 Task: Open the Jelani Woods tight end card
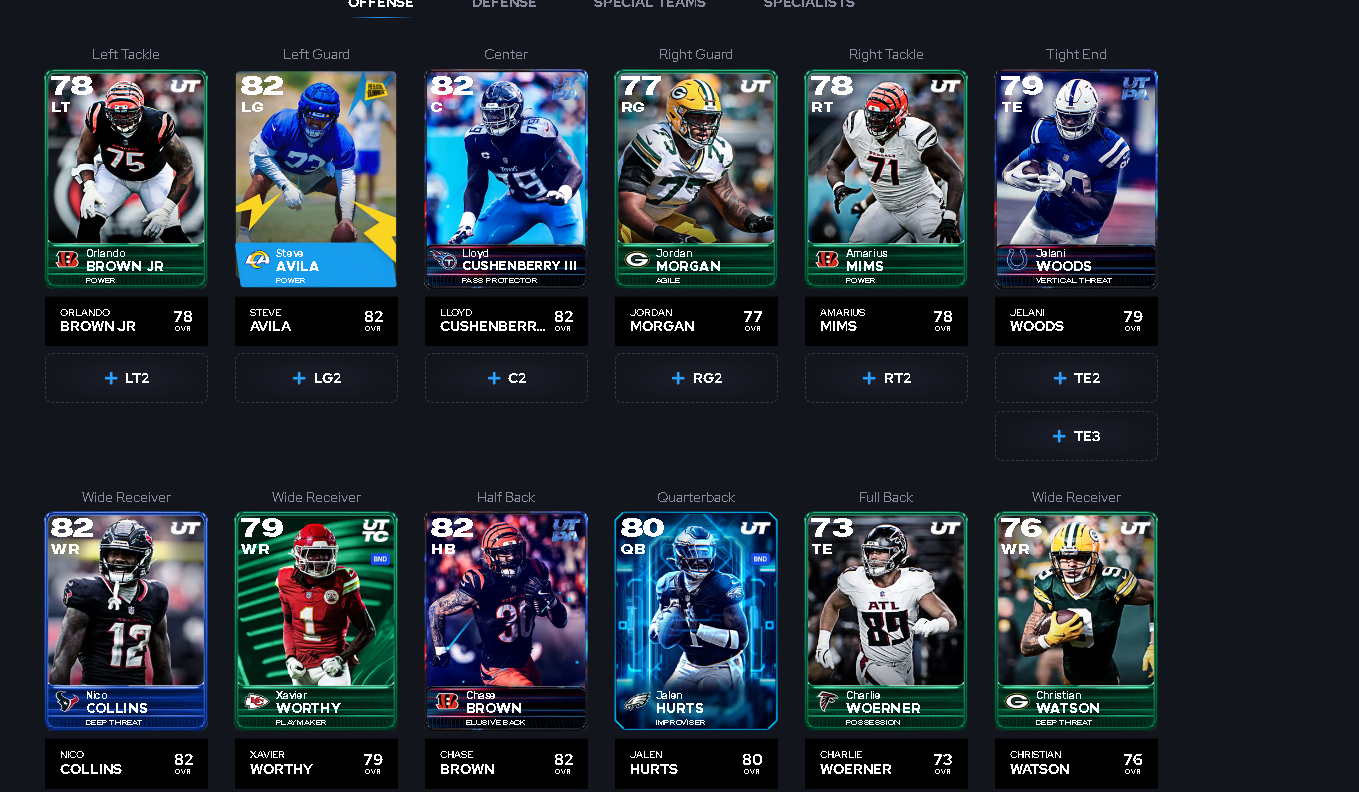click(1076, 178)
